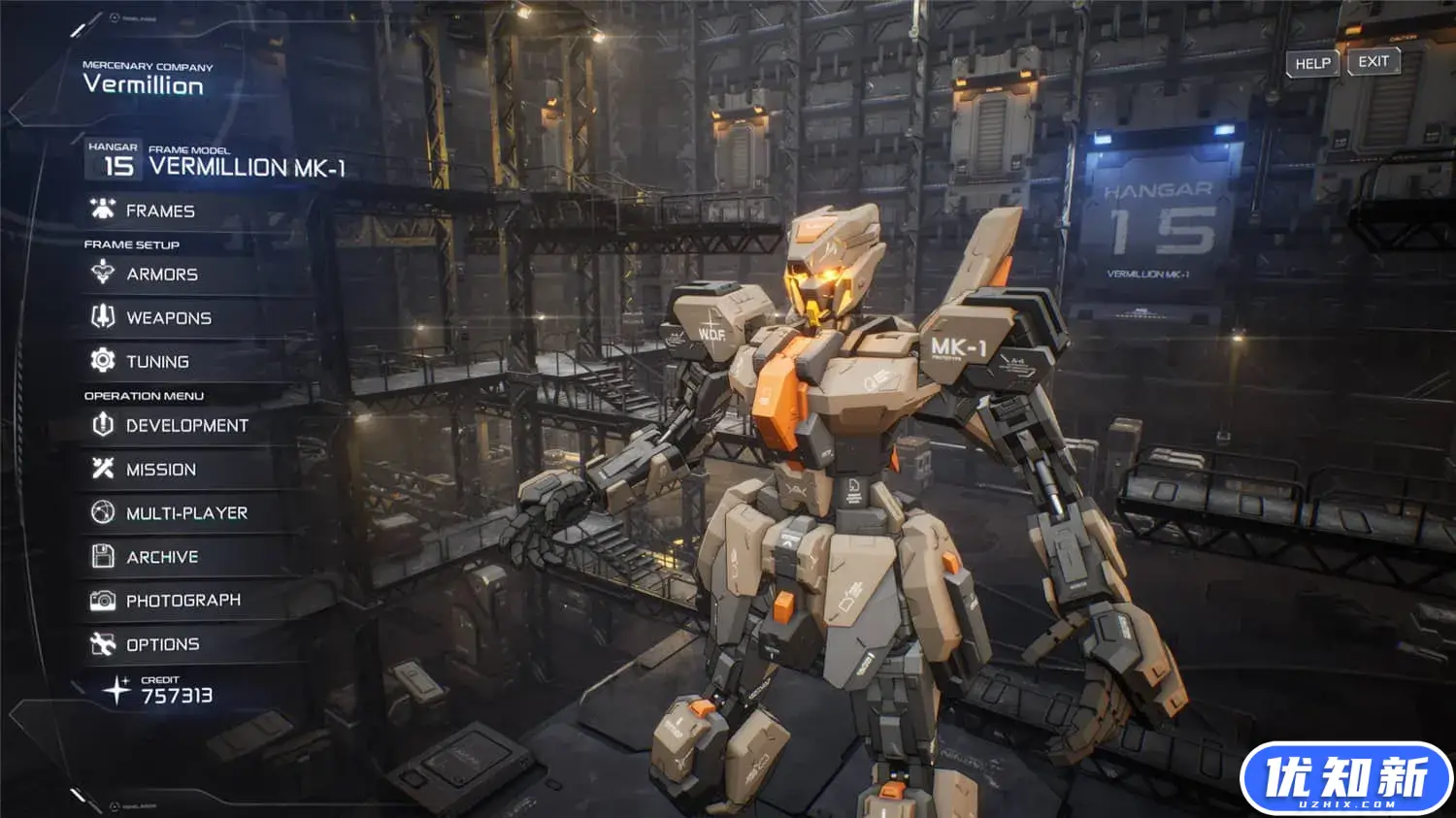1456x818 pixels.
Task: Exit the game with the Exit button
Action: coord(1373,62)
